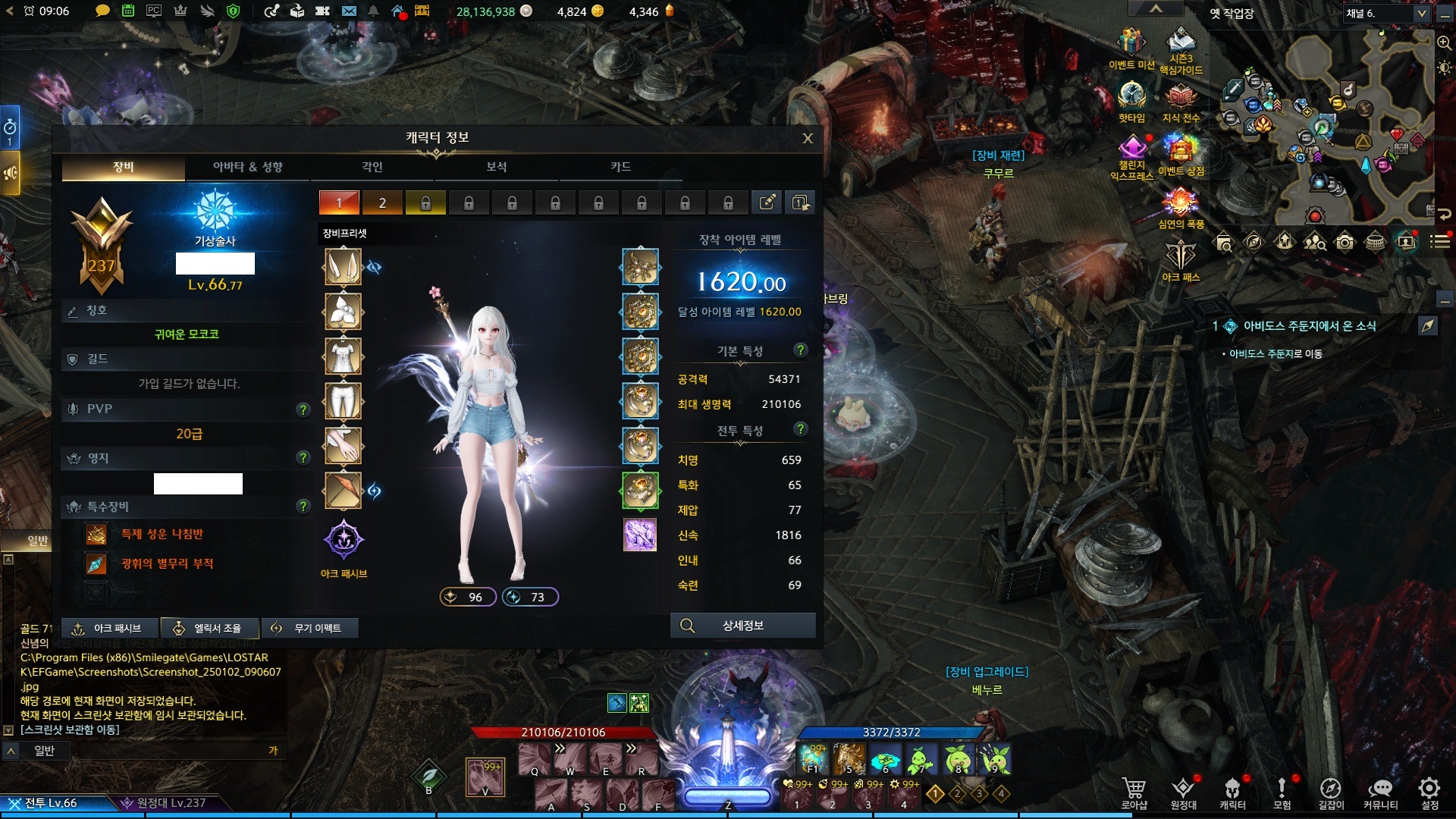This screenshot has width=1456, height=819.
Task: Click the 스크린샷 보관함 이동 link
Action: point(70,730)
